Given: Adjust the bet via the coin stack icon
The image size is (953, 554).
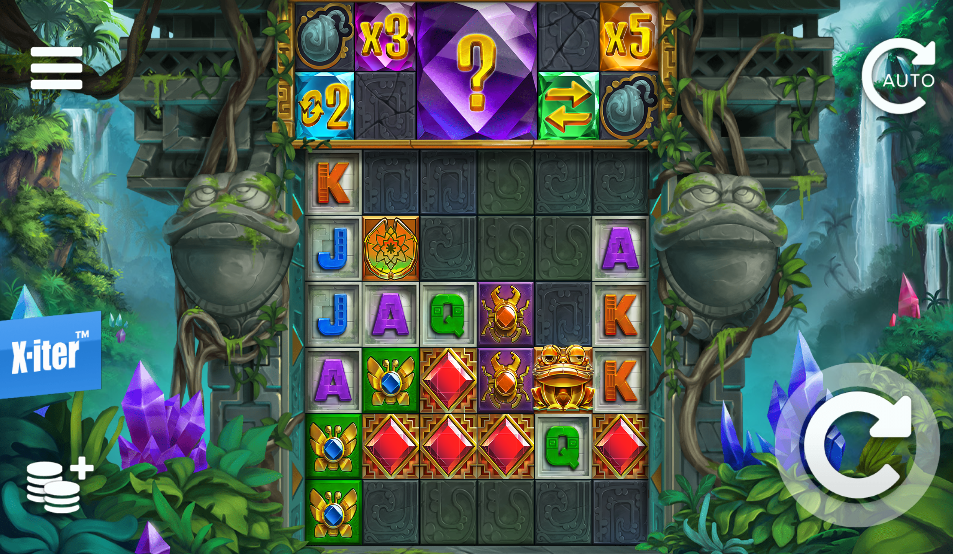Looking at the screenshot, I should (x=58, y=486).
